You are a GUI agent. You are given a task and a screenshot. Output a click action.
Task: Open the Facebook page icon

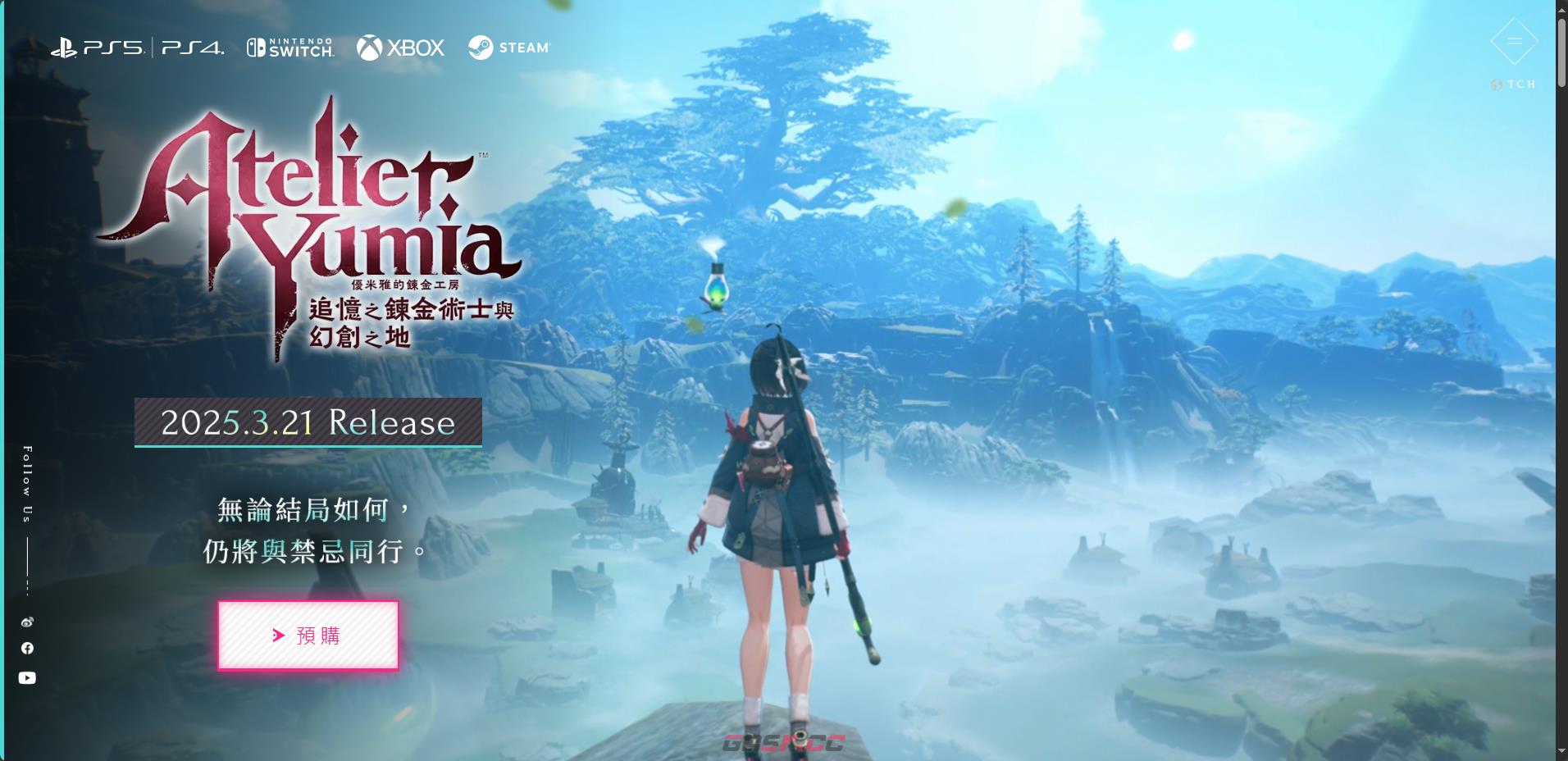(27, 649)
